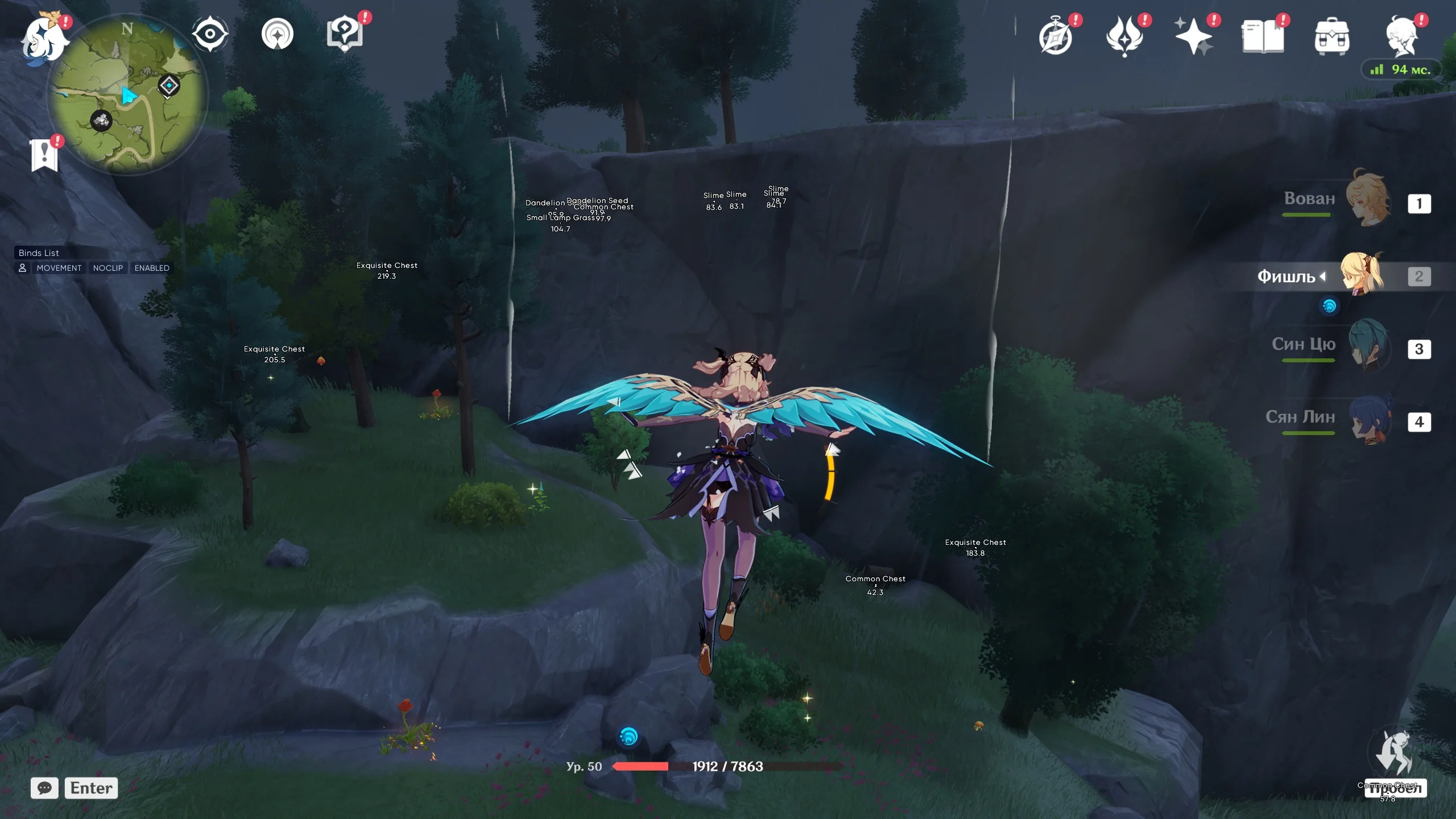Click the teleport waypoint marker on minimap

[x=169, y=86]
